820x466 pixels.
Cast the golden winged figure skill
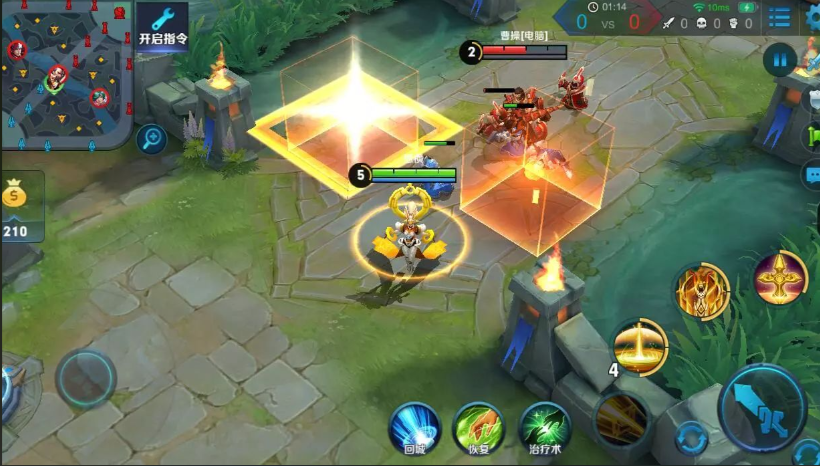(x=702, y=292)
